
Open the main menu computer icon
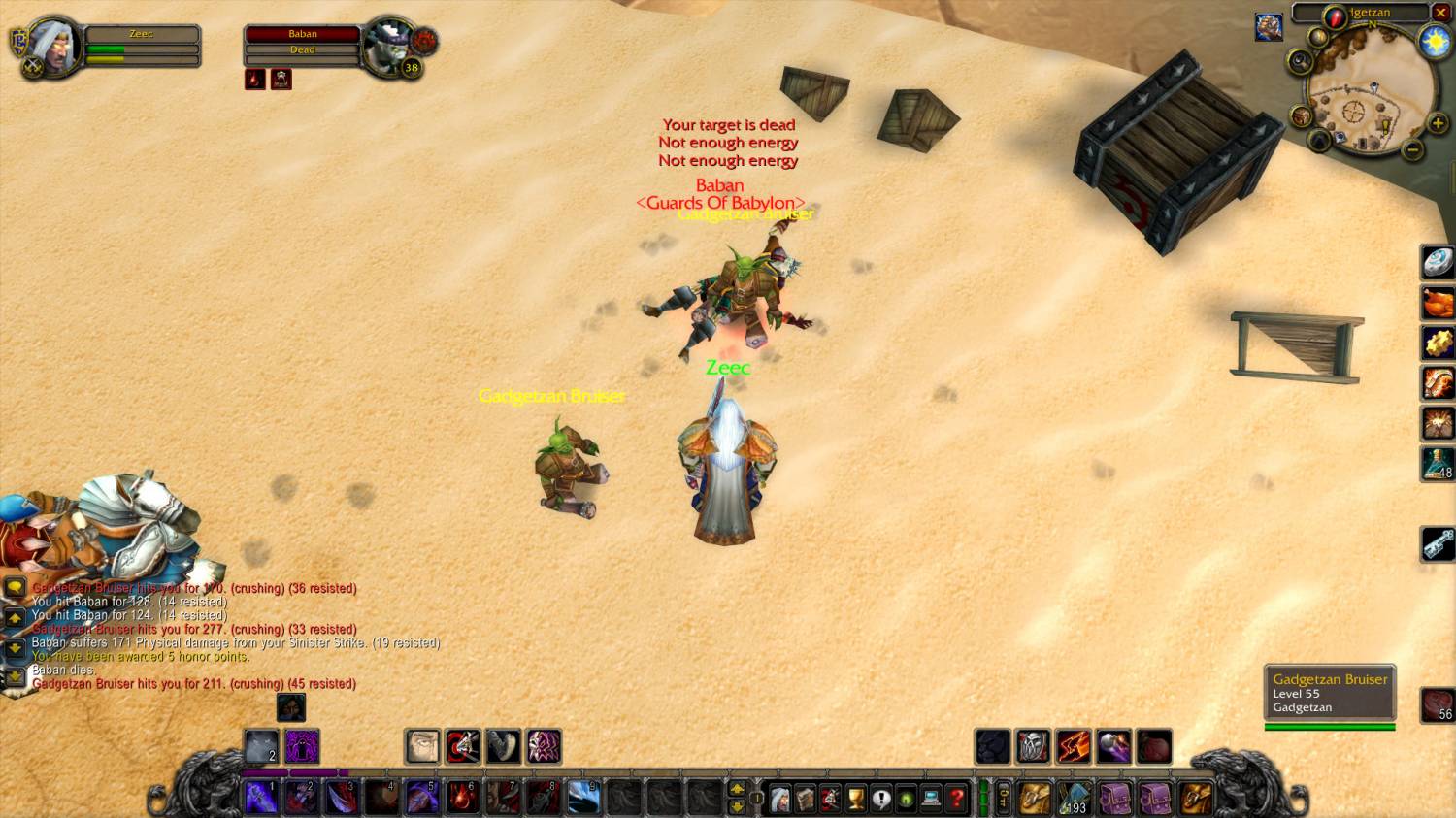[931, 799]
